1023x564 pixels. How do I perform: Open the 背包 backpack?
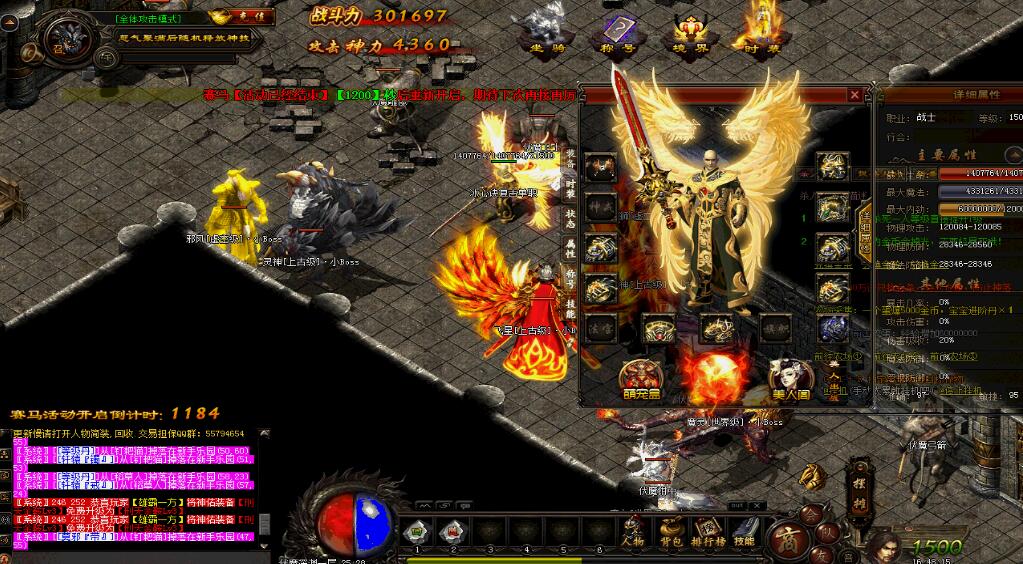tap(670, 530)
